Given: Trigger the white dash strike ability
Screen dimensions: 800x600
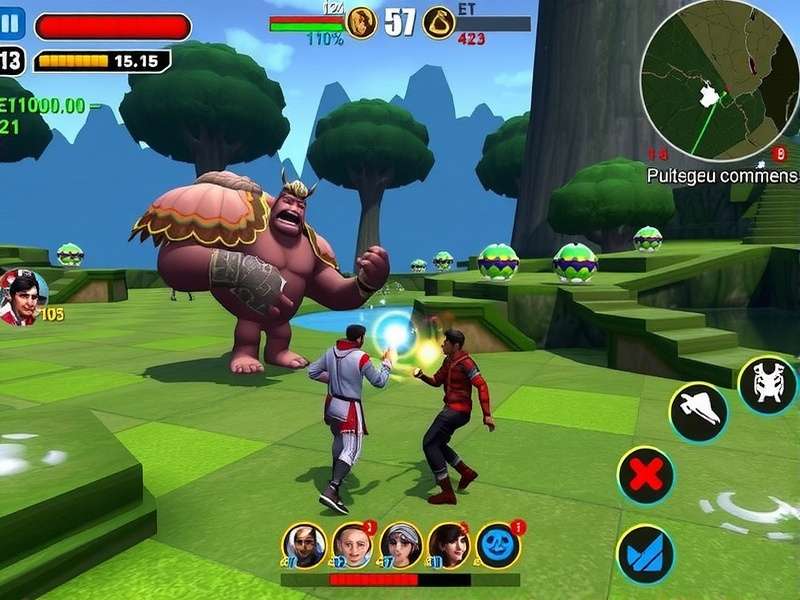Looking at the screenshot, I should pyautogui.click(x=698, y=411).
